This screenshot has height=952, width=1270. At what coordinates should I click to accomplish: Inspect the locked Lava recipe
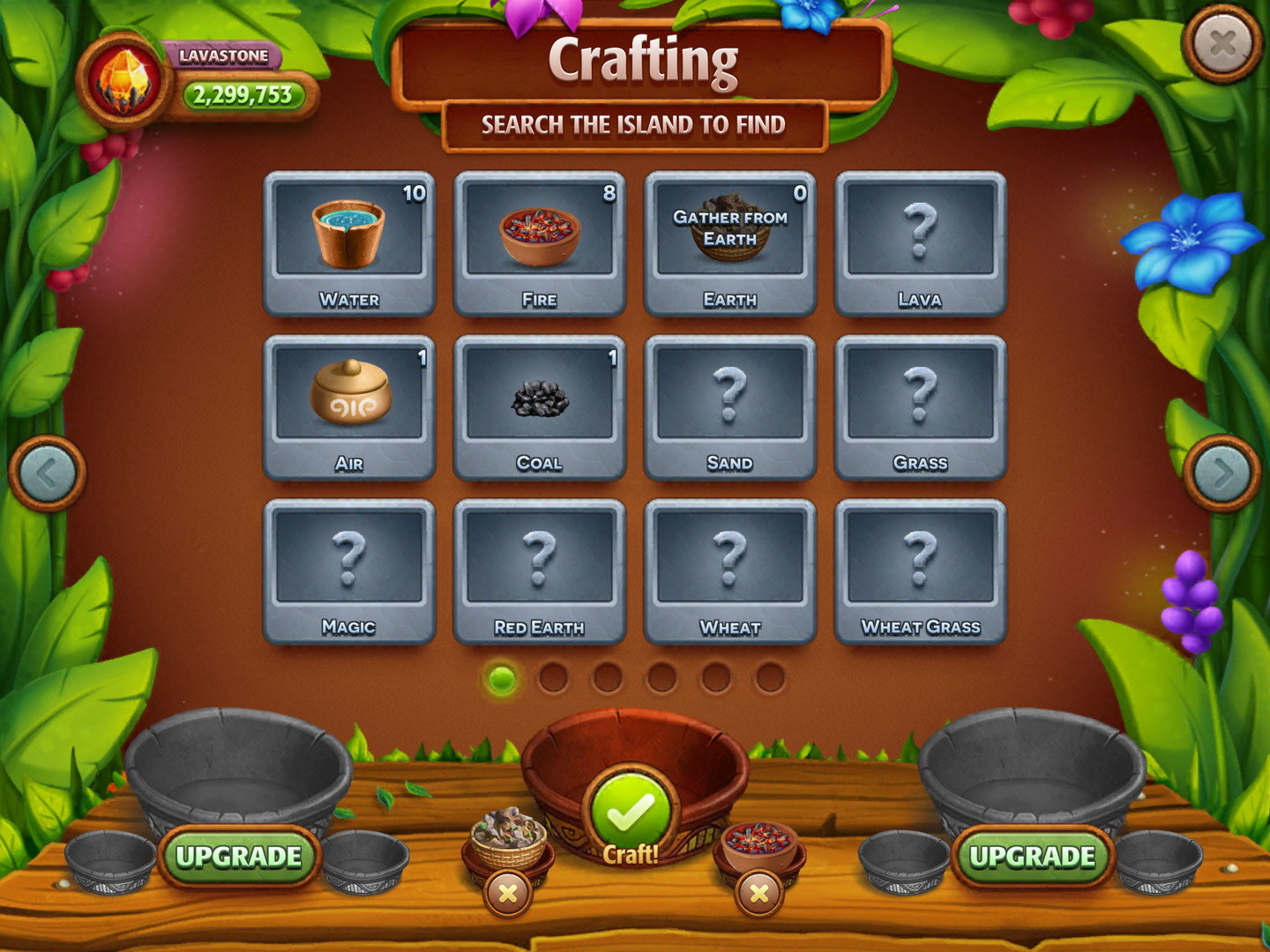pyautogui.click(x=922, y=238)
